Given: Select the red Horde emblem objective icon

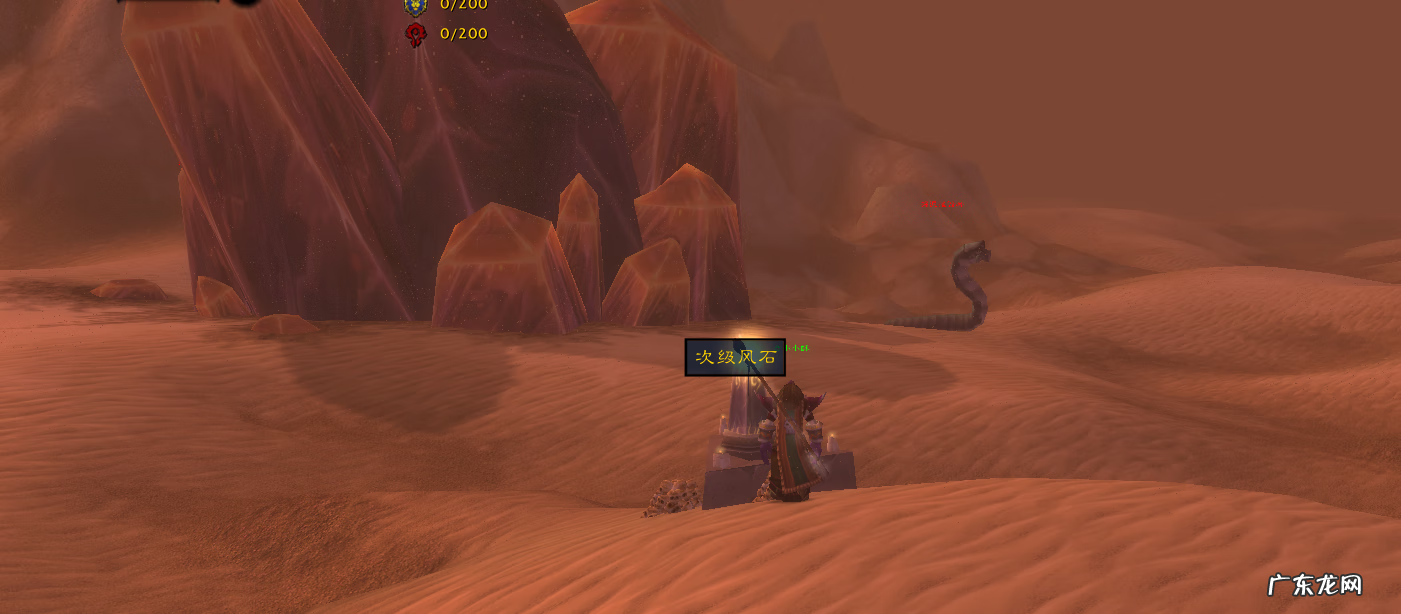Looking at the screenshot, I should 415,35.
